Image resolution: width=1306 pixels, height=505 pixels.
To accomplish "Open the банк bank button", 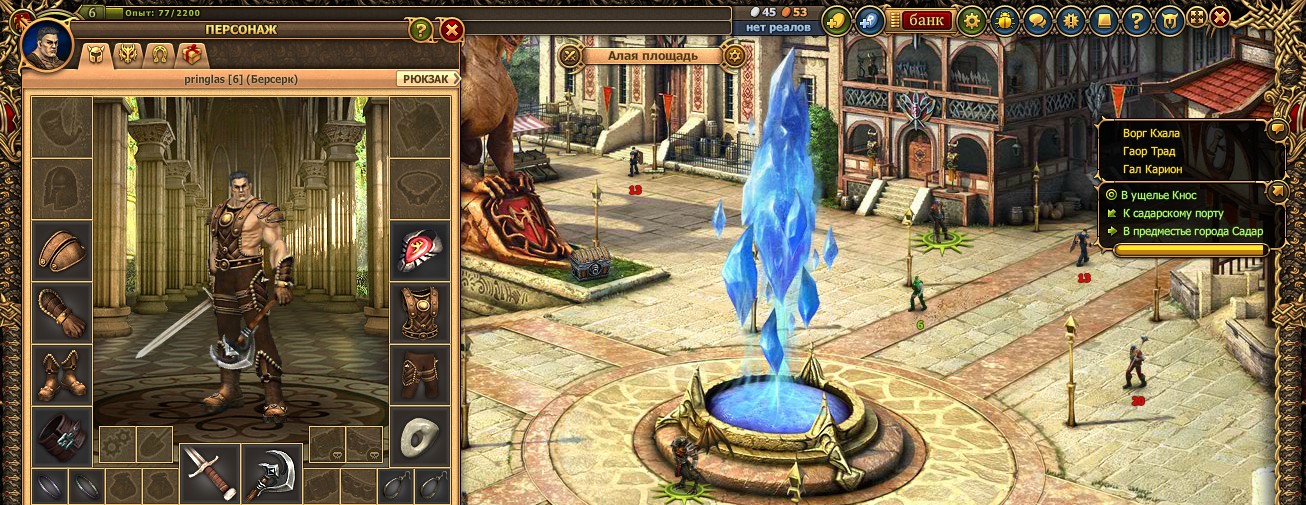I will (926, 19).
